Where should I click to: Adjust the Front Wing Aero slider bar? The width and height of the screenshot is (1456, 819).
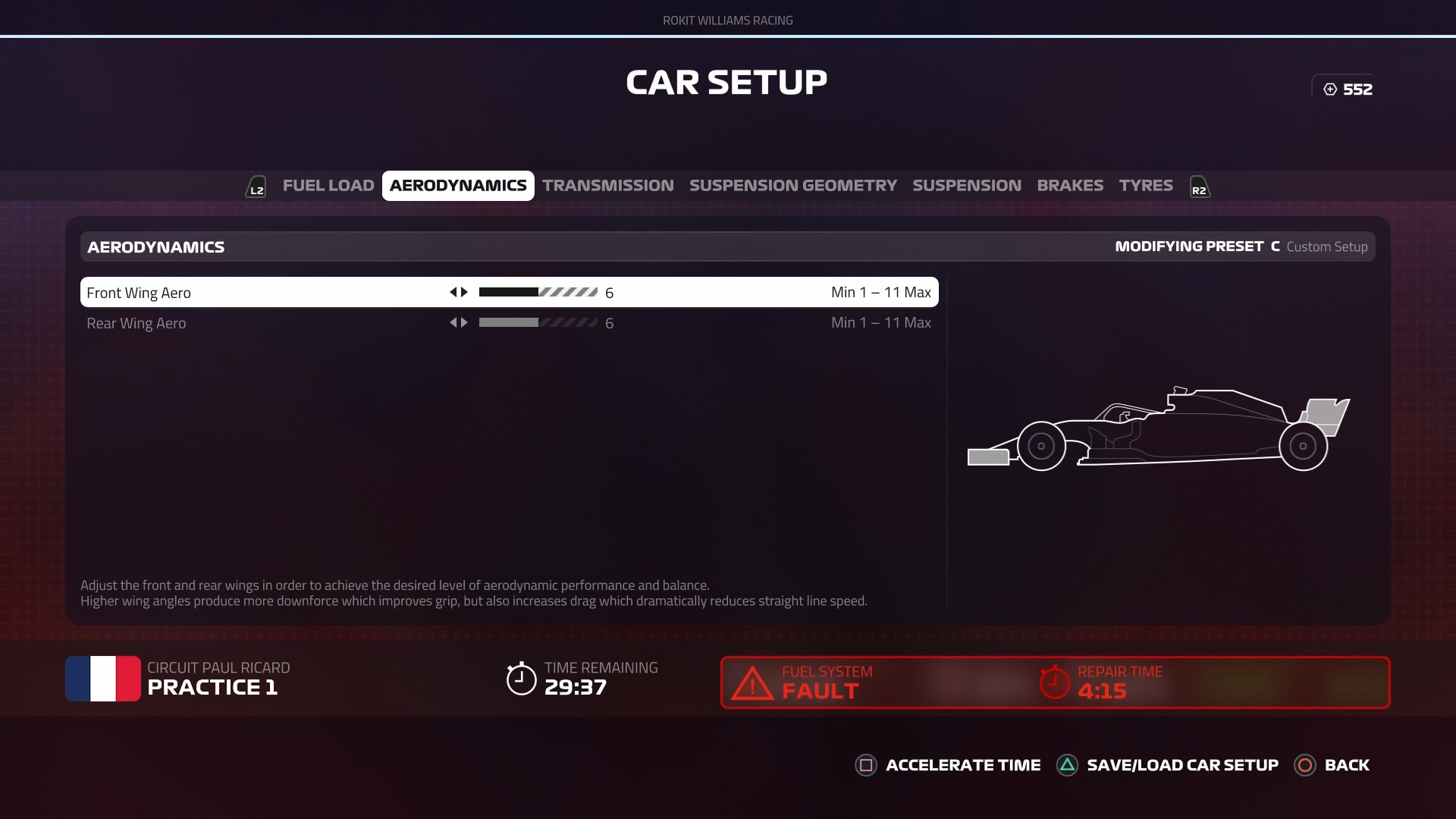(x=538, y=292)
